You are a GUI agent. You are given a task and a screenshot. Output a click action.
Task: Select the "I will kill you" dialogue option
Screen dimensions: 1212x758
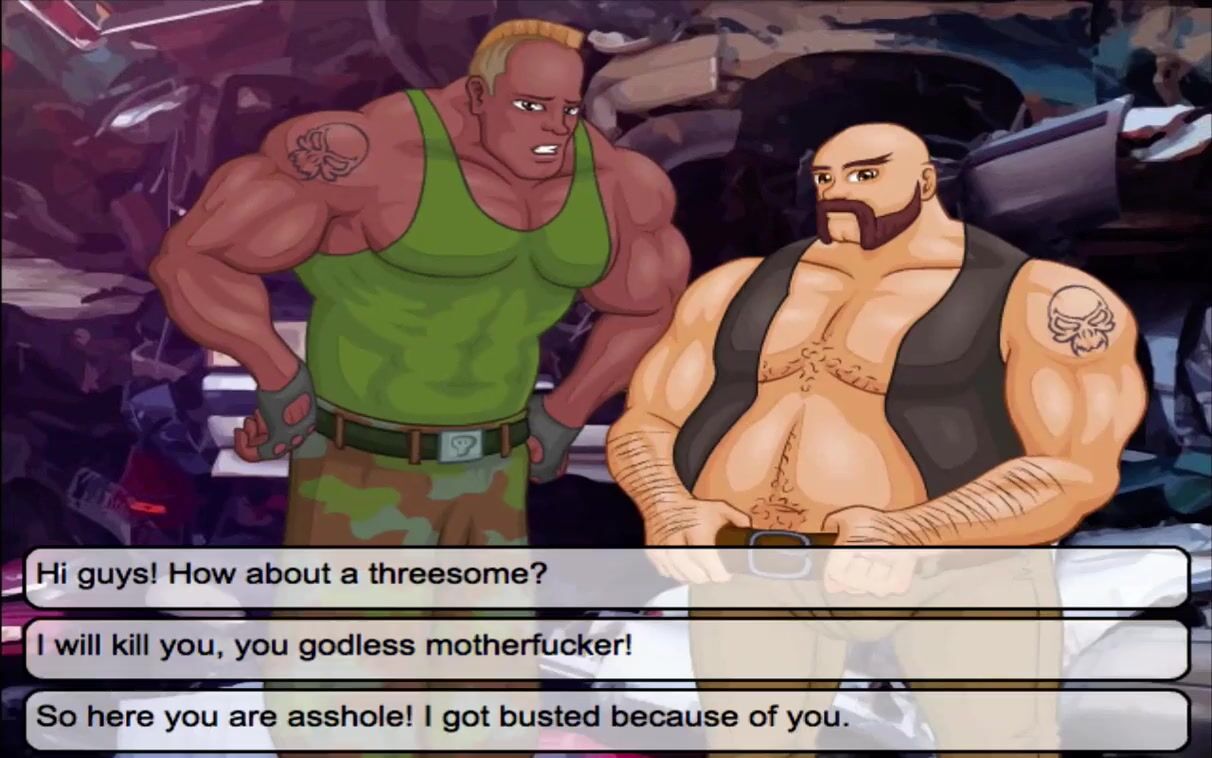click(x=605, y=647)
